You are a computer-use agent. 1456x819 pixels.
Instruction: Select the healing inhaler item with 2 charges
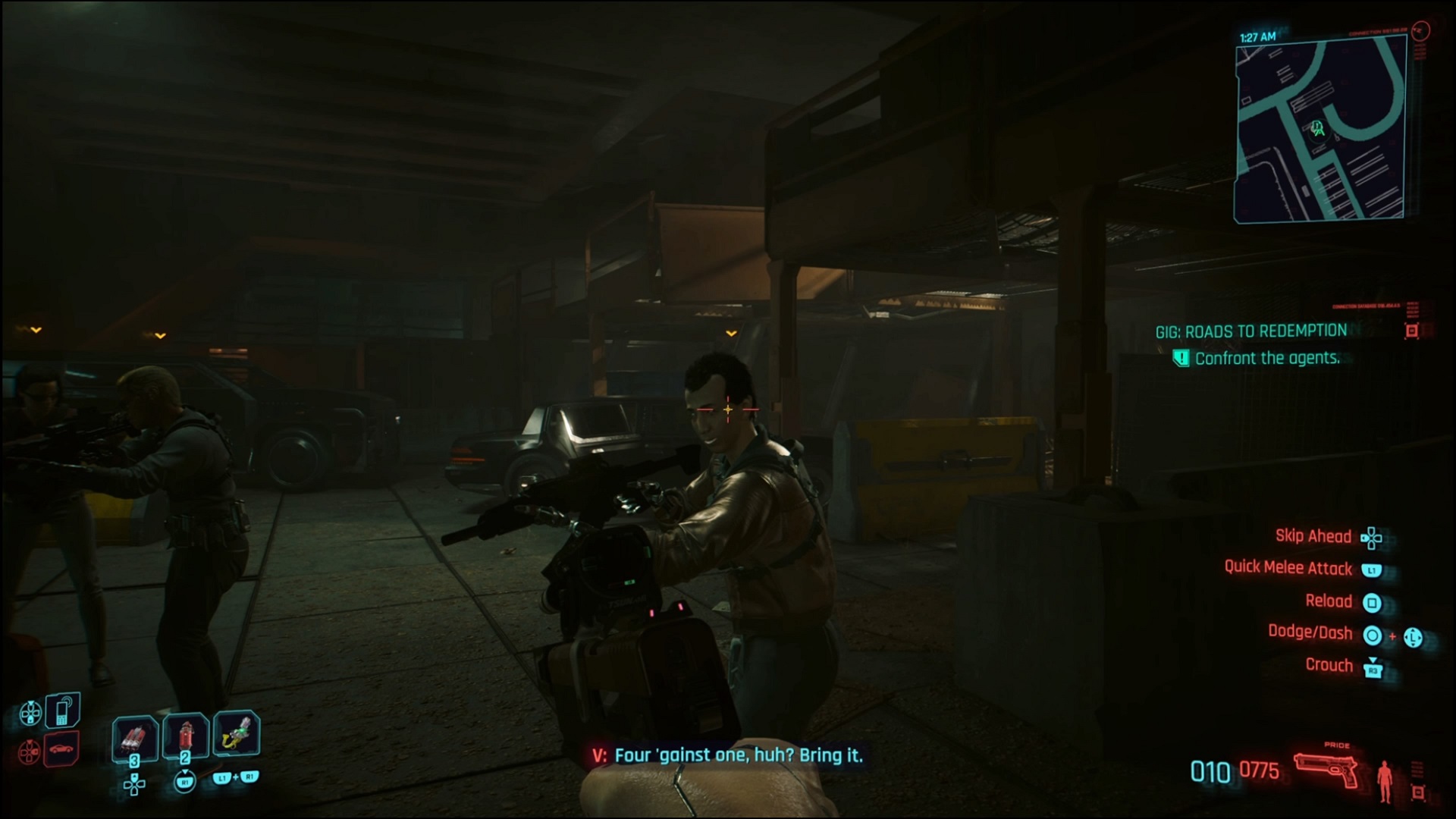(x=184, y=734)
